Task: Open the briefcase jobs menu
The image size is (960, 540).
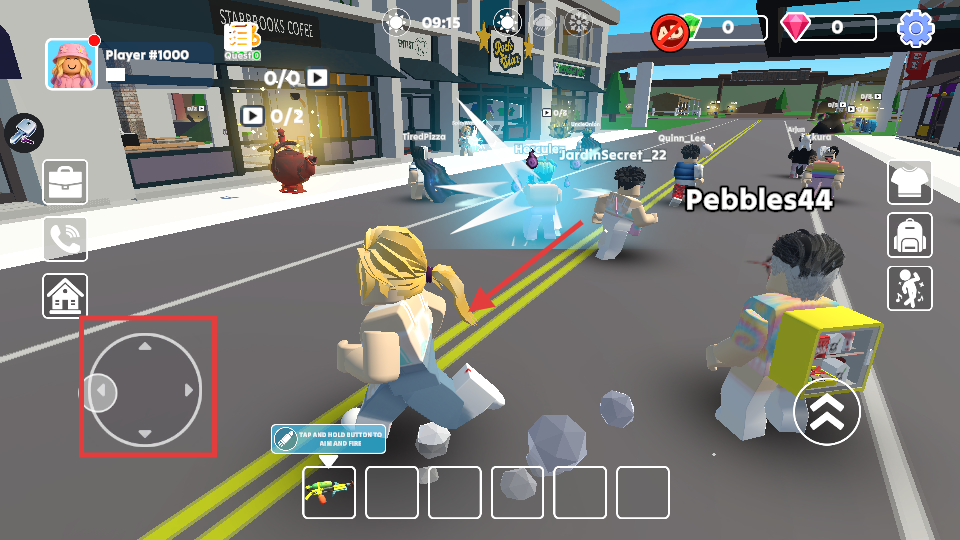Action: coord(65,182)
